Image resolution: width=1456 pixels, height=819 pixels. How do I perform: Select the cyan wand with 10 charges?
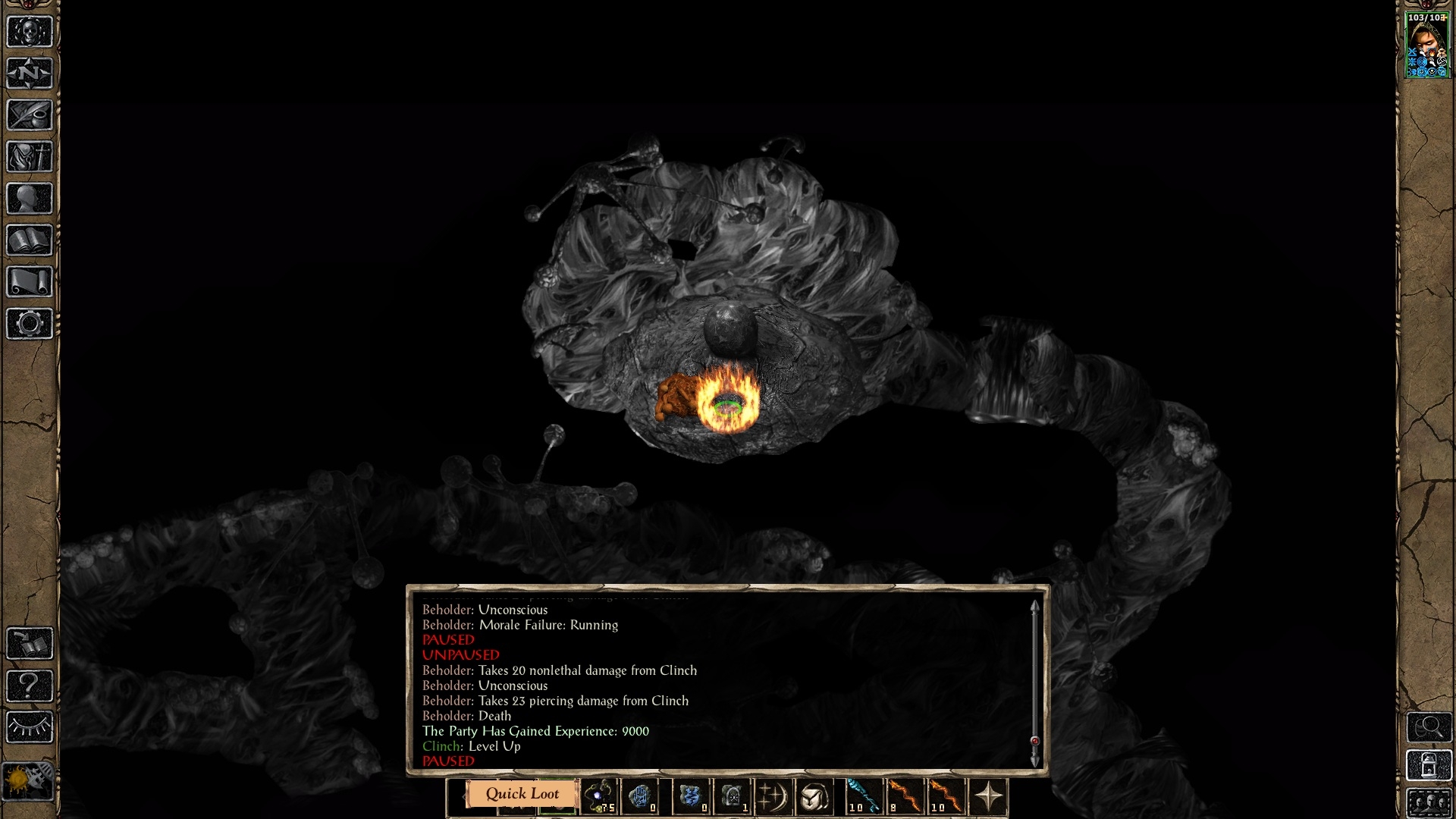(864, 797)
